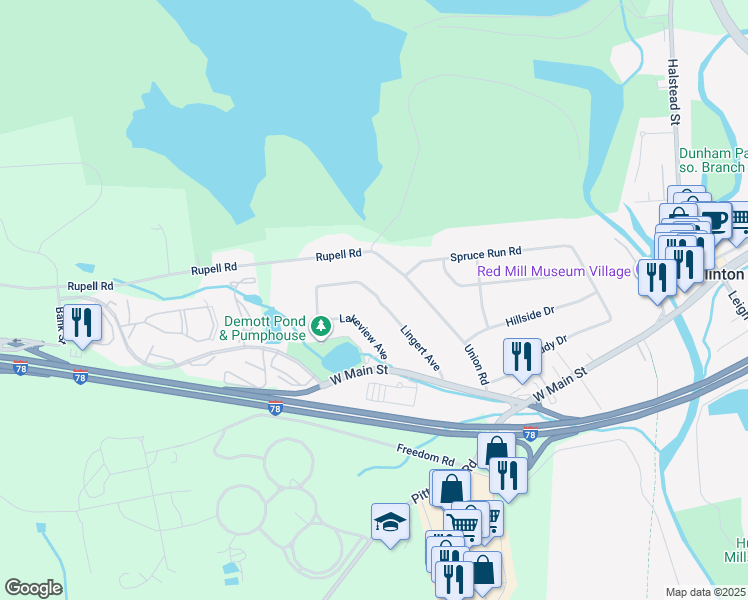Open the Map data attribution text
The image size is (748, 600).
point(706,592)
